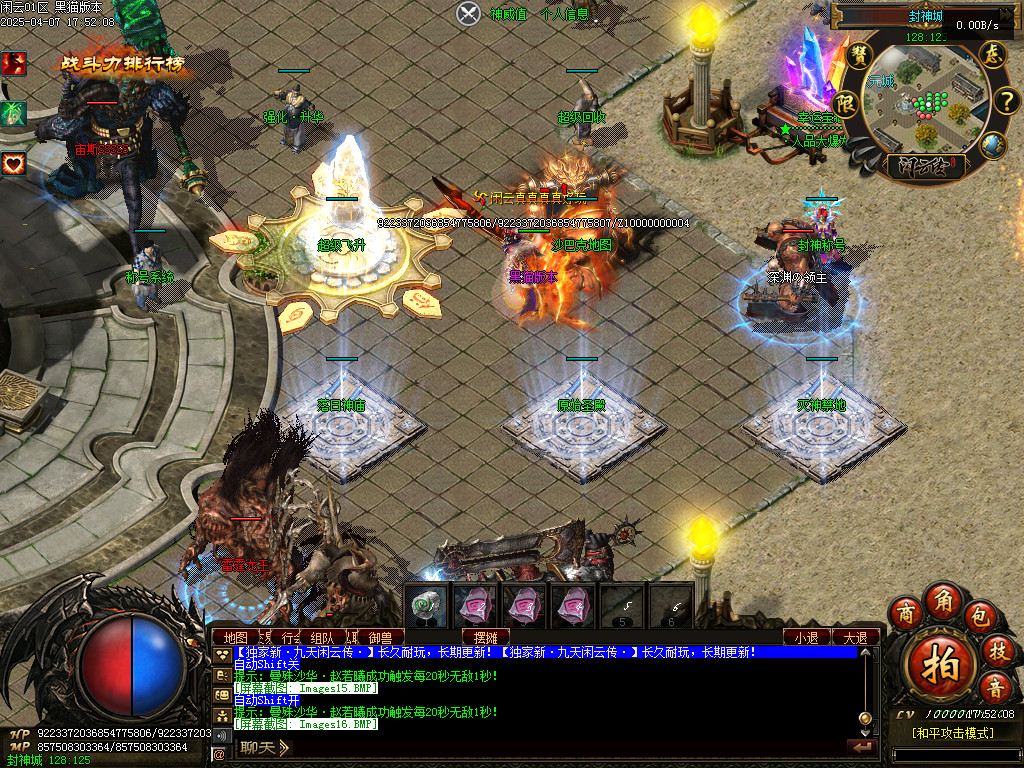
Task: Open the 拍 auction round button
Action: coord(939,663)
